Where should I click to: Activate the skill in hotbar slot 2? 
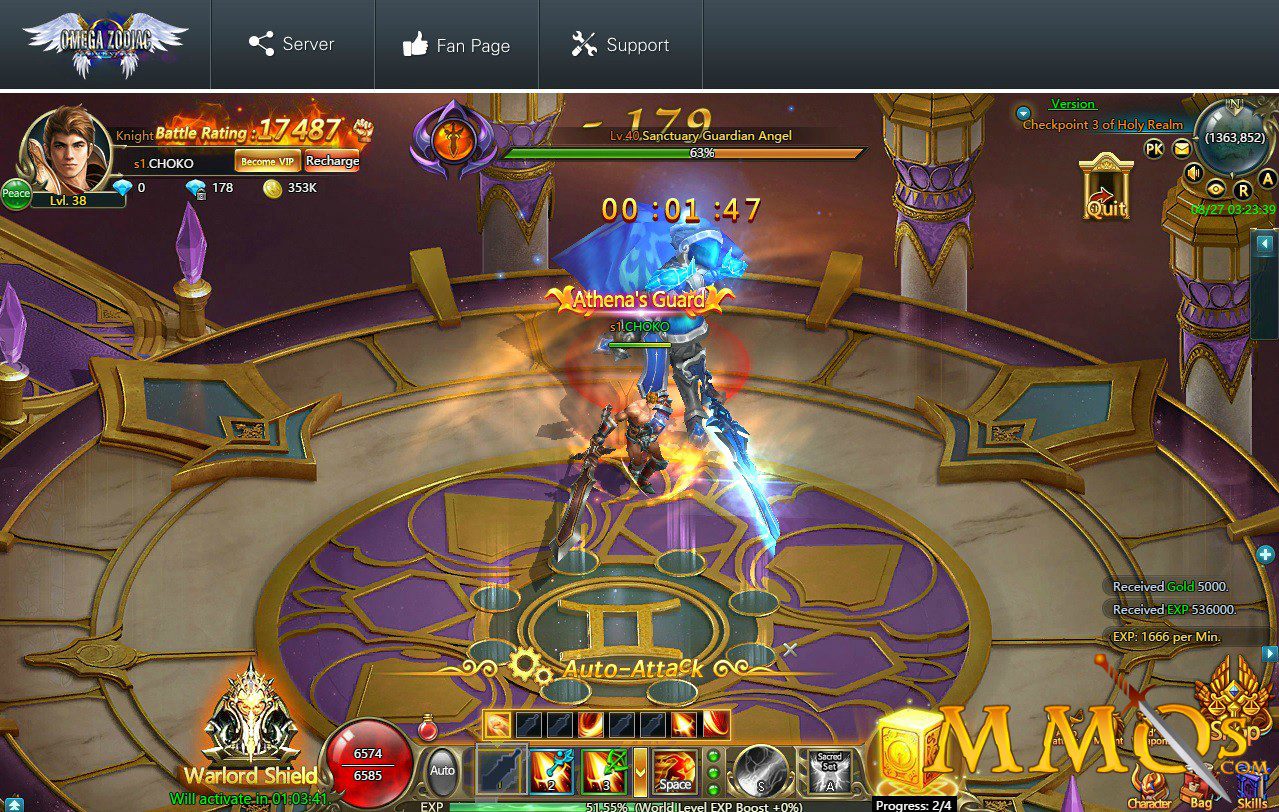pos(552,771)
